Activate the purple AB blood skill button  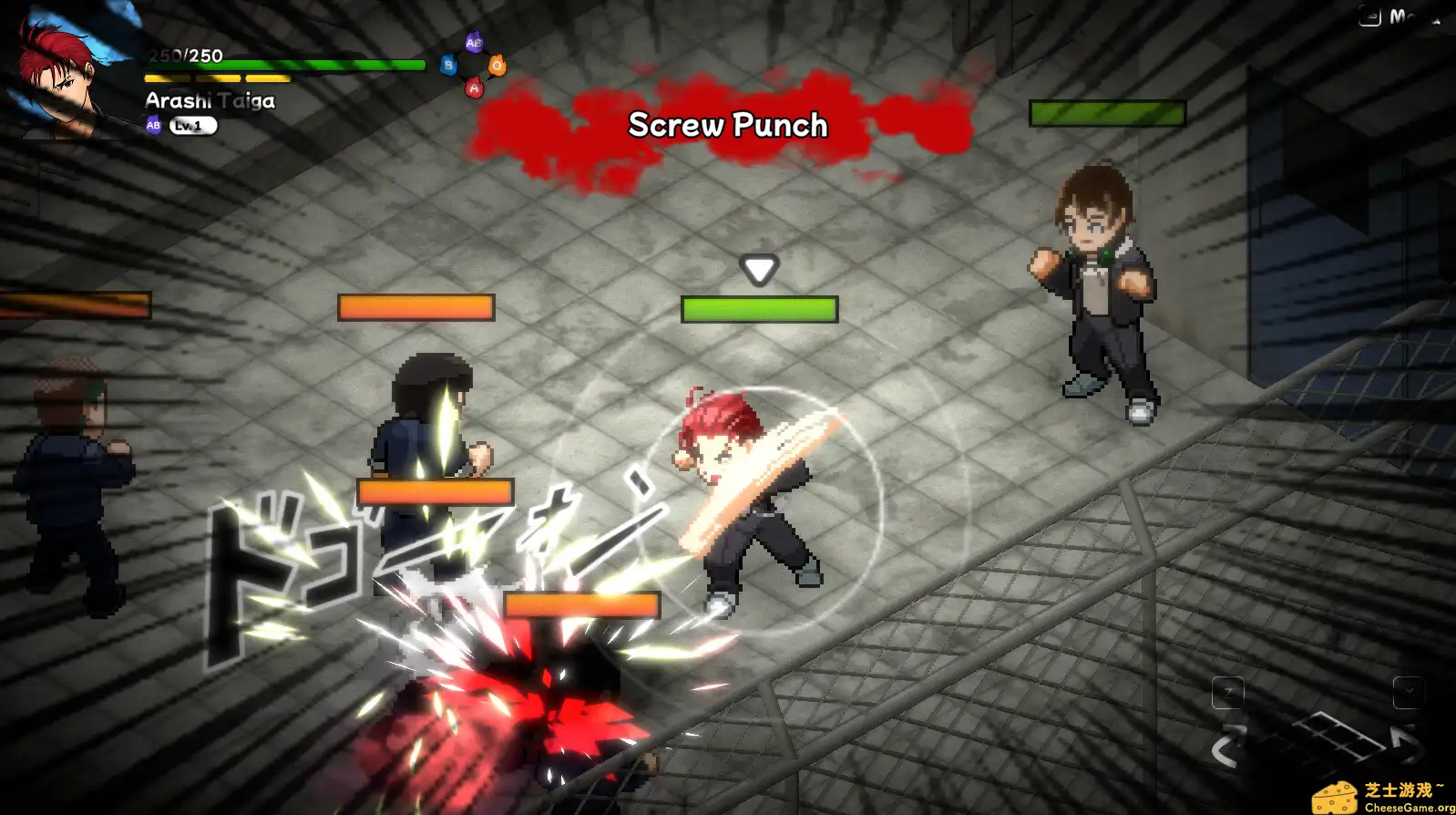point(474,42)
